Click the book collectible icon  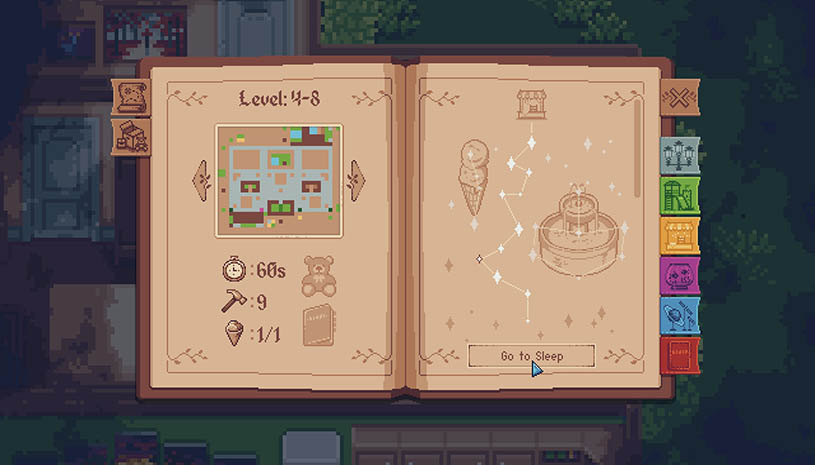(x=318, y=324)
